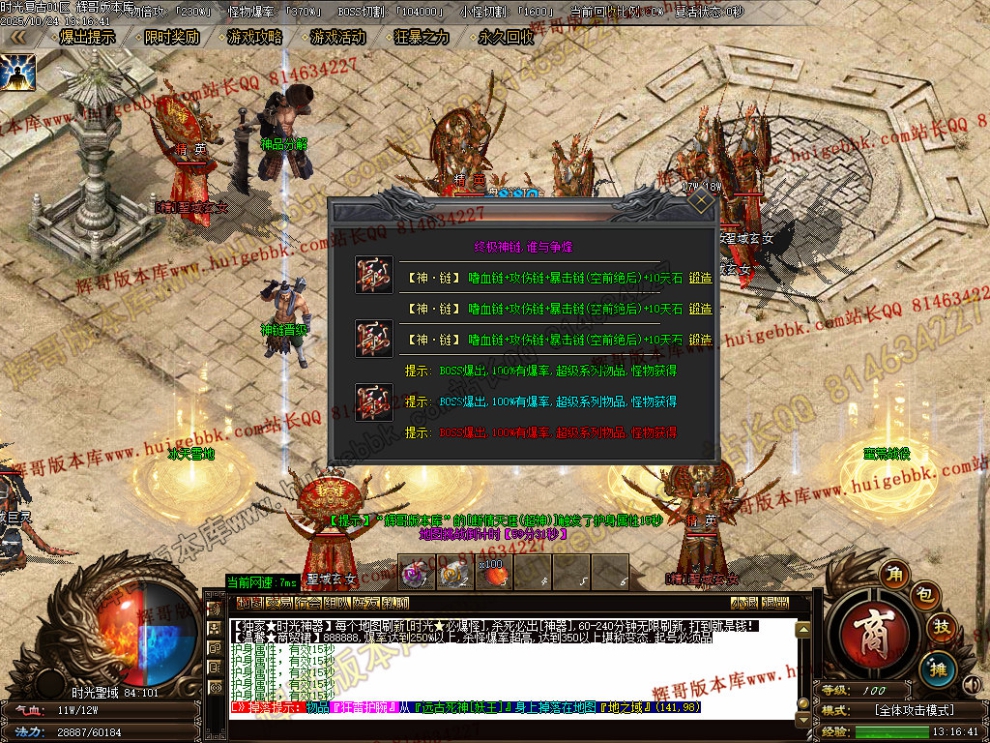
Task: Open the character sheet via 角 button
Action: (893, 574)
